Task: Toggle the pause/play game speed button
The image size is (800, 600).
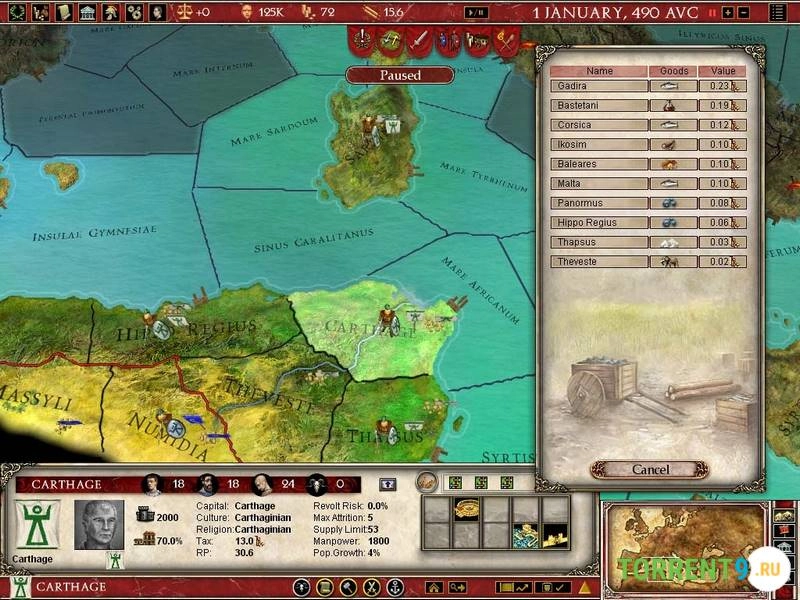Action: pyautogui.click(x=480, y=13)
